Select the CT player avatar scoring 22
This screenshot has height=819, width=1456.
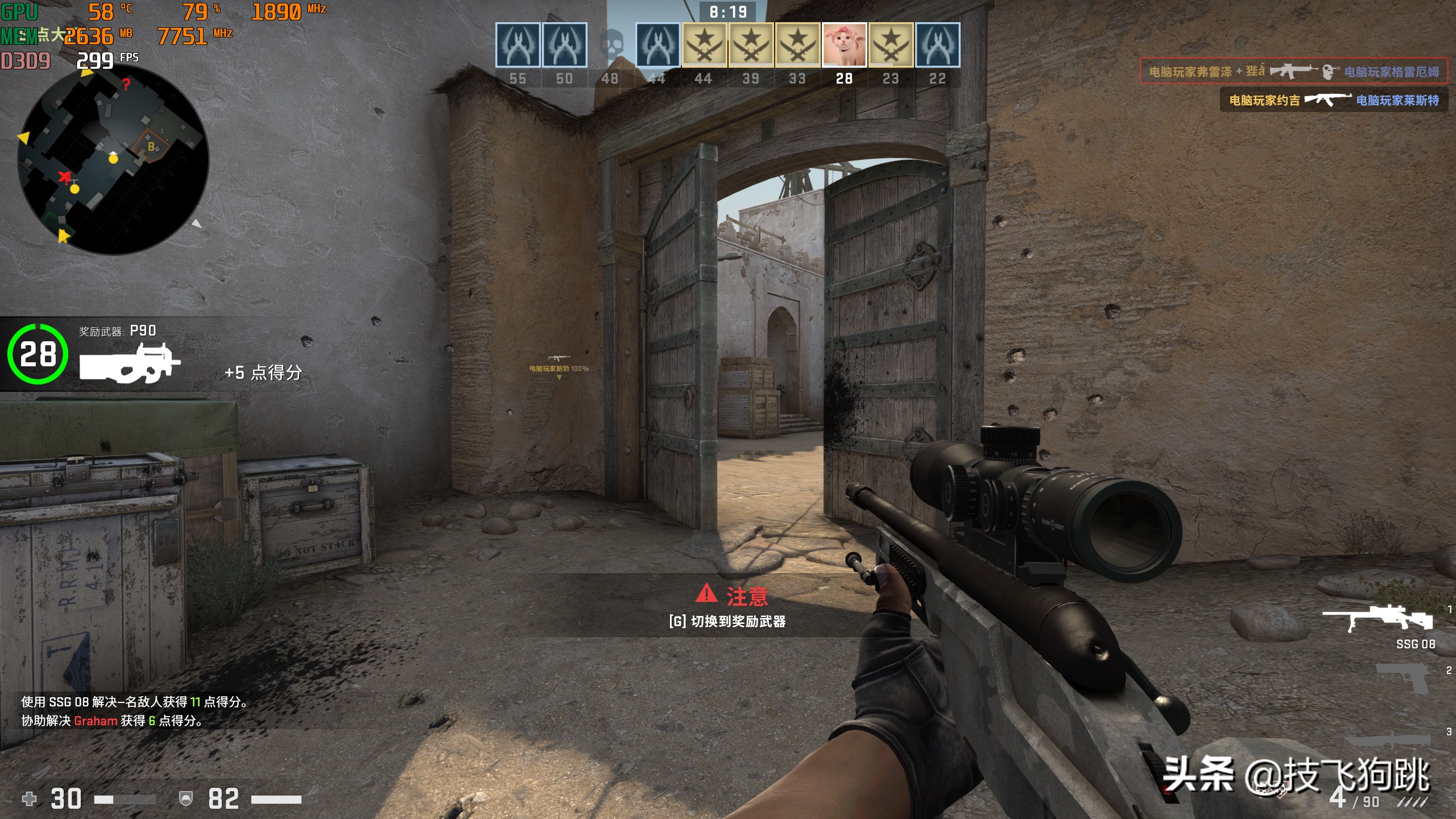tap(937, 45)
